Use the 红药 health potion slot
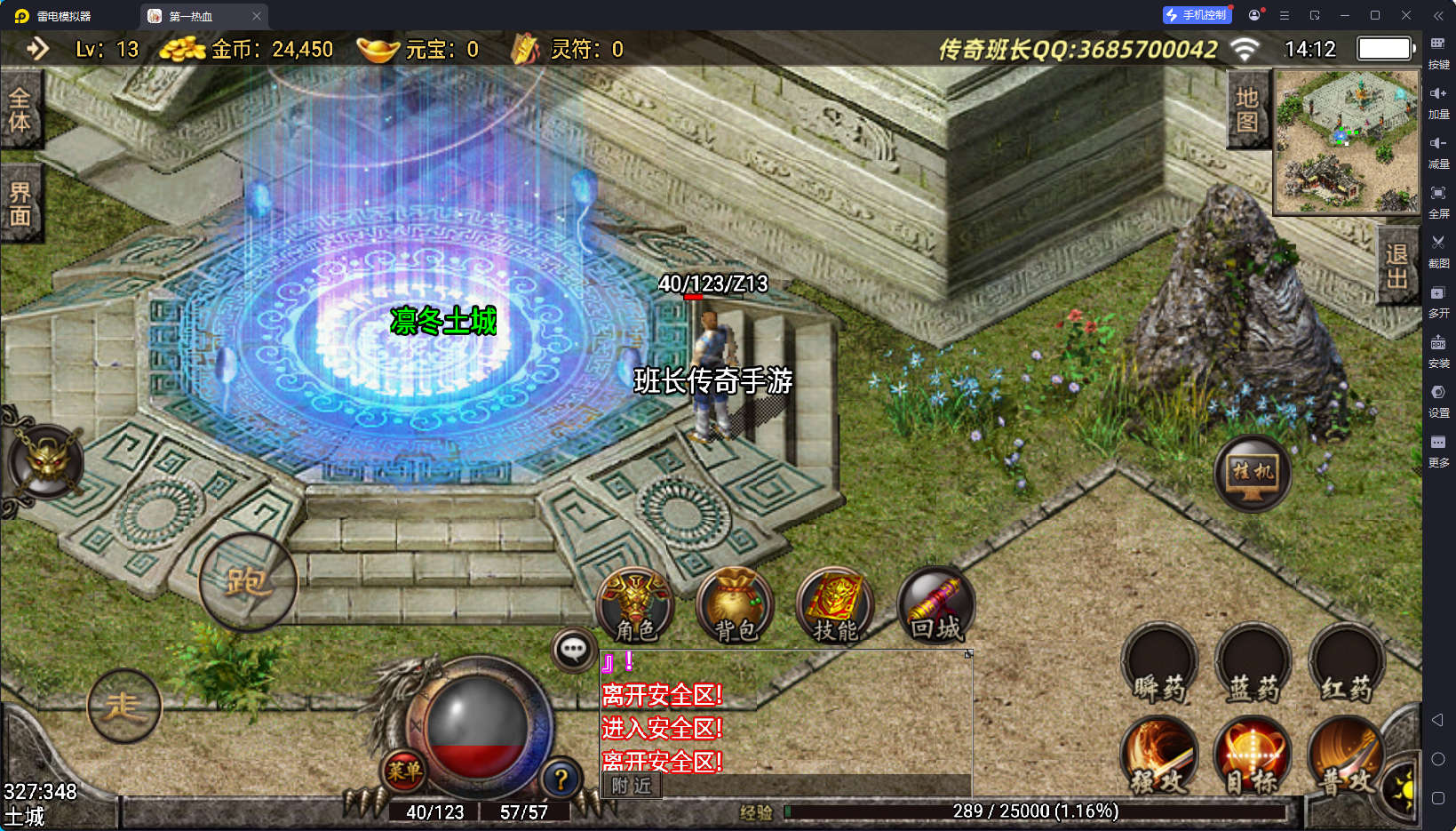 [x=1347, y=665]
